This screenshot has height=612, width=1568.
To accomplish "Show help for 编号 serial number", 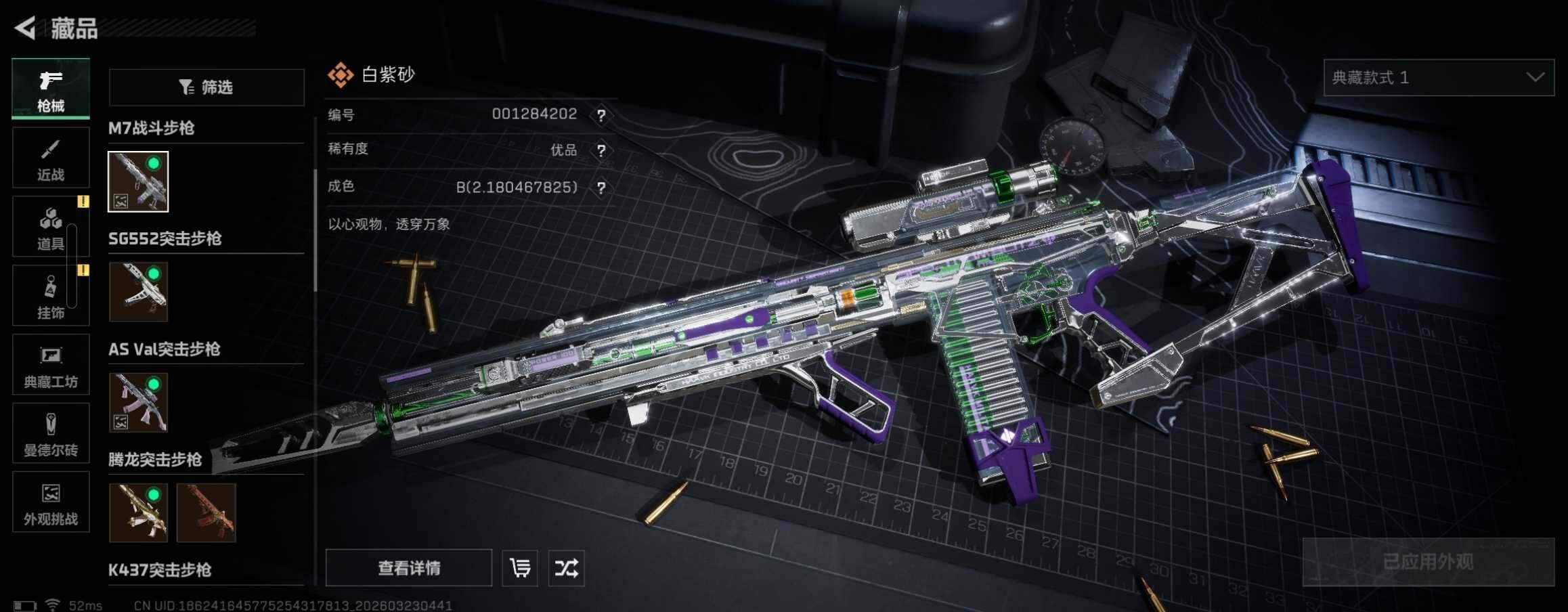I will click(x=601, y=115).
